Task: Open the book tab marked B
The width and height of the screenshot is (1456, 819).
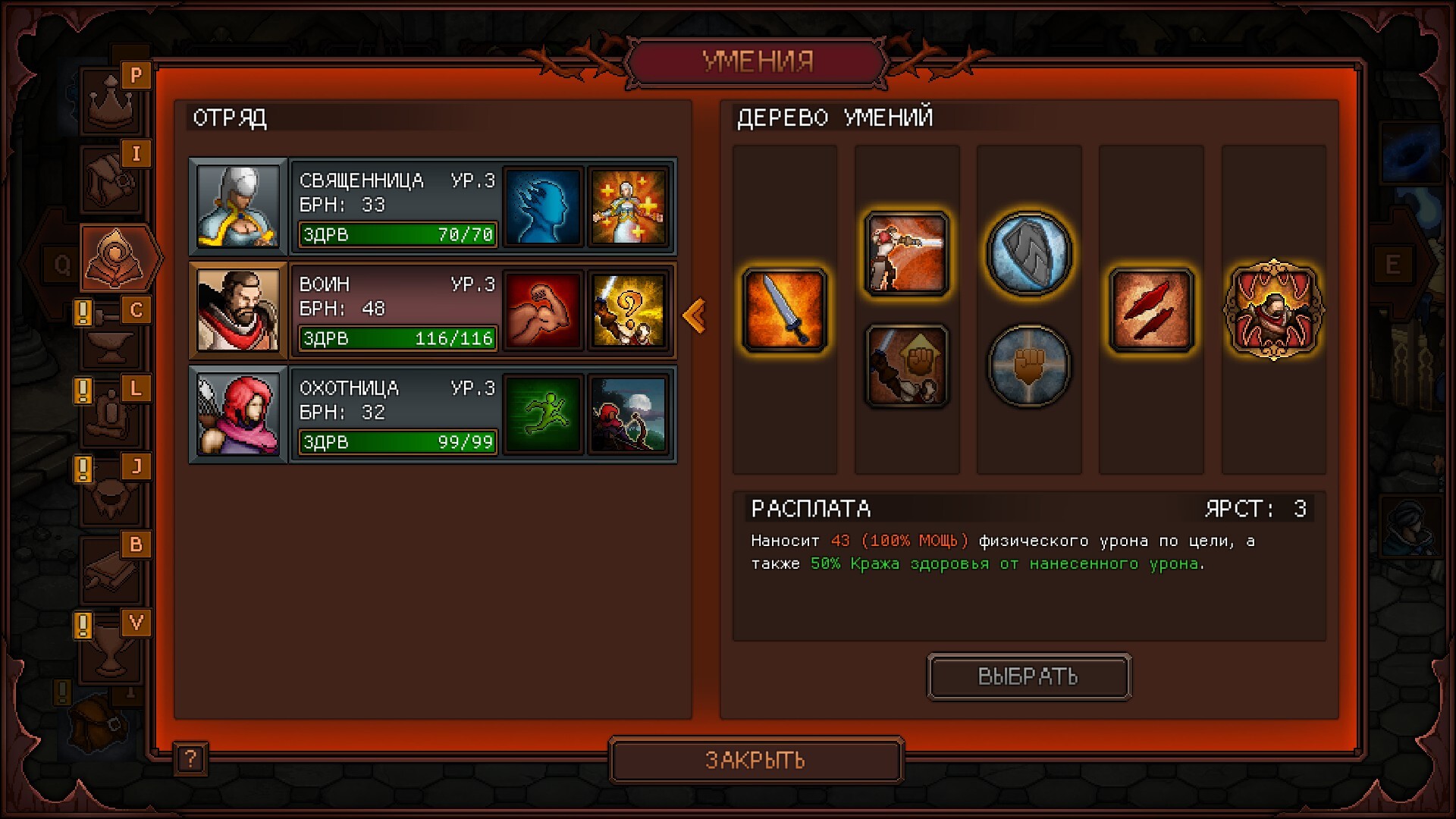Action: (112, 570)
